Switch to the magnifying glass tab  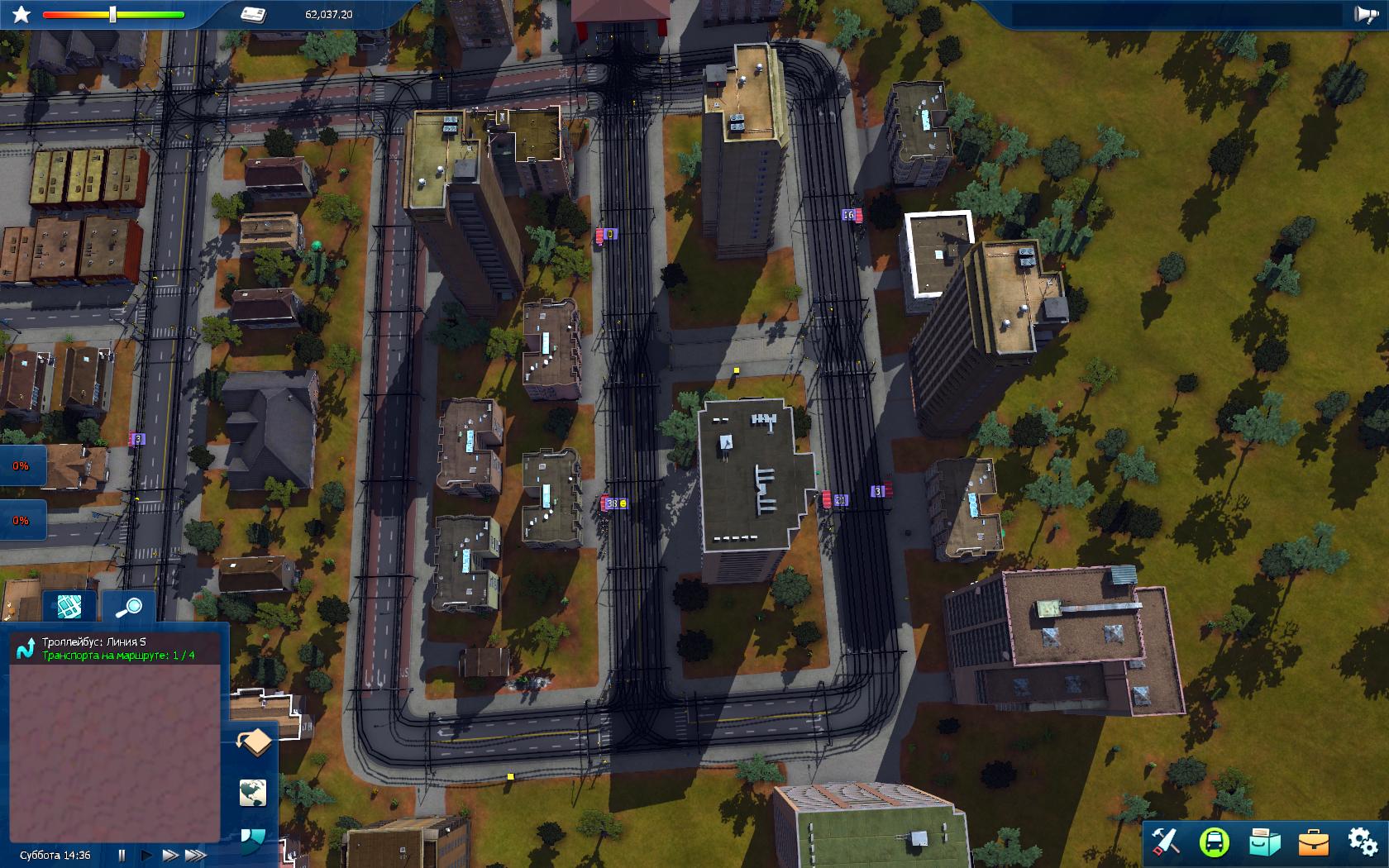pos(128,608)
